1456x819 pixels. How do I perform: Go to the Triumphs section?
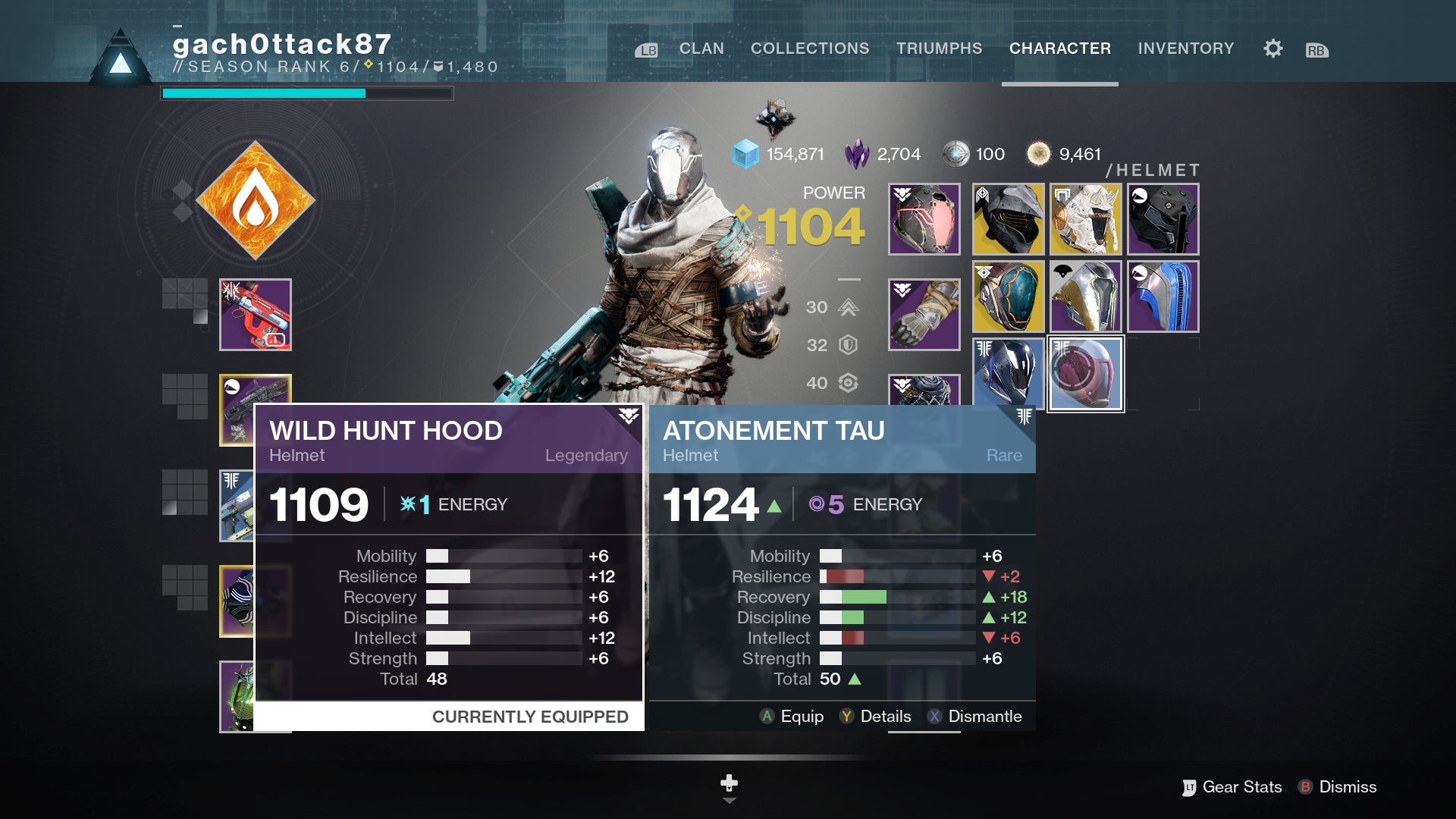point(940,48)
